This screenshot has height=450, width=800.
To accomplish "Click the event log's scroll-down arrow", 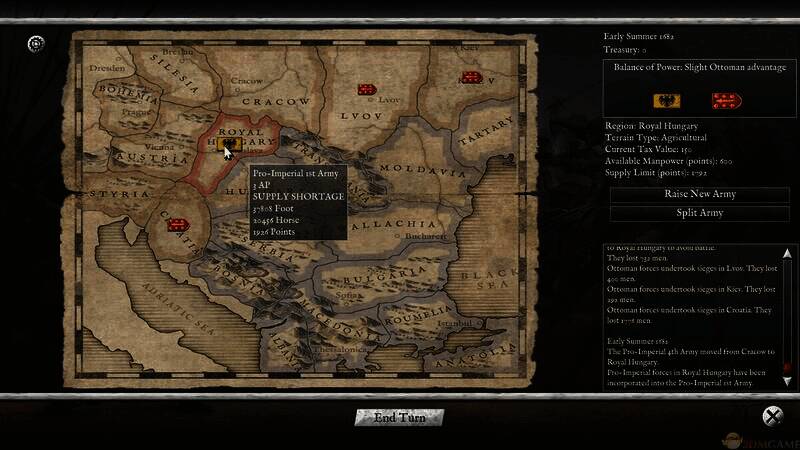I will (x=788, y=380).
